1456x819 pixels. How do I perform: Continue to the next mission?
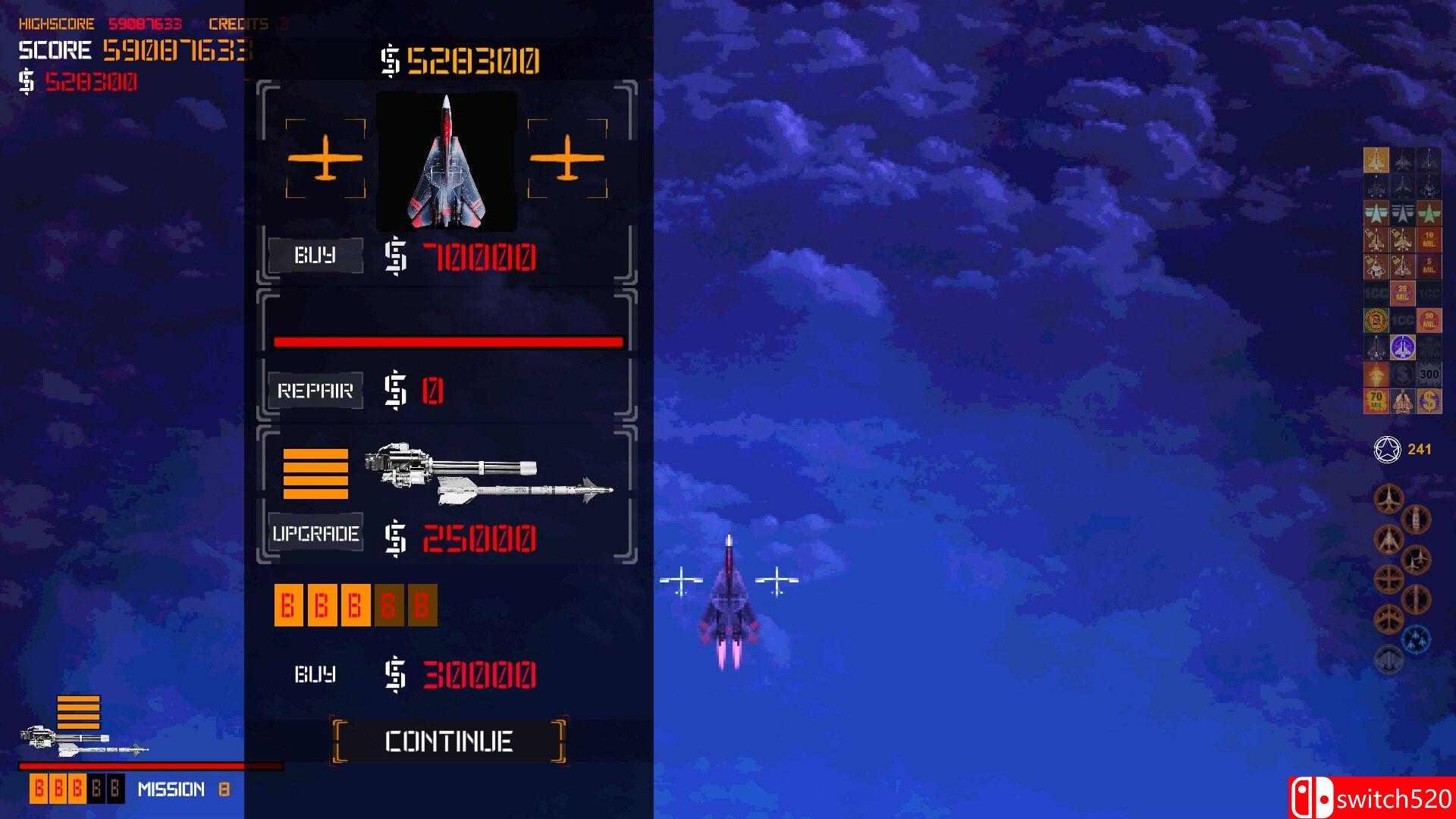tap(449, 741)
